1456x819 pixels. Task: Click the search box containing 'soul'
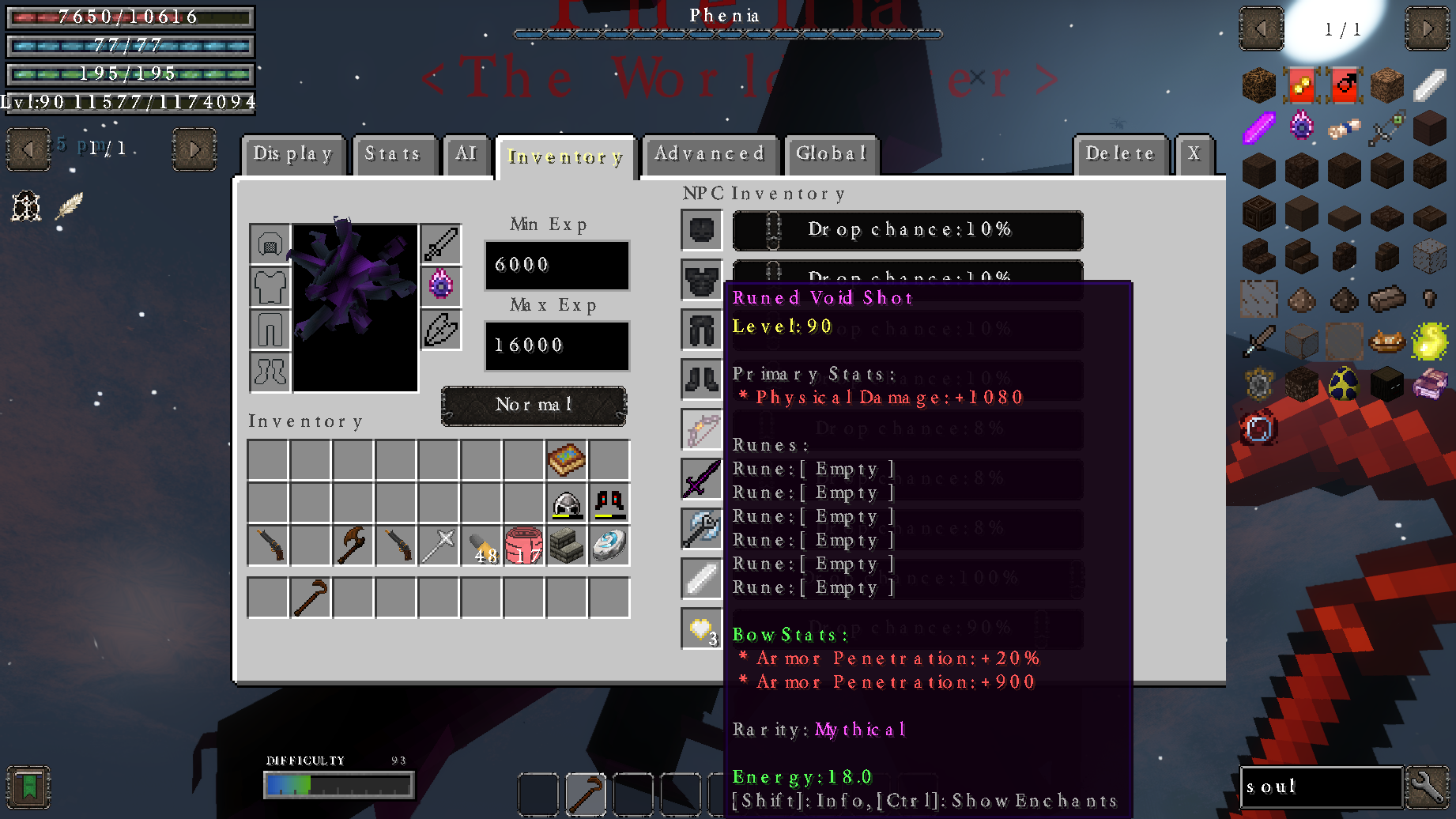point(1320,787)
